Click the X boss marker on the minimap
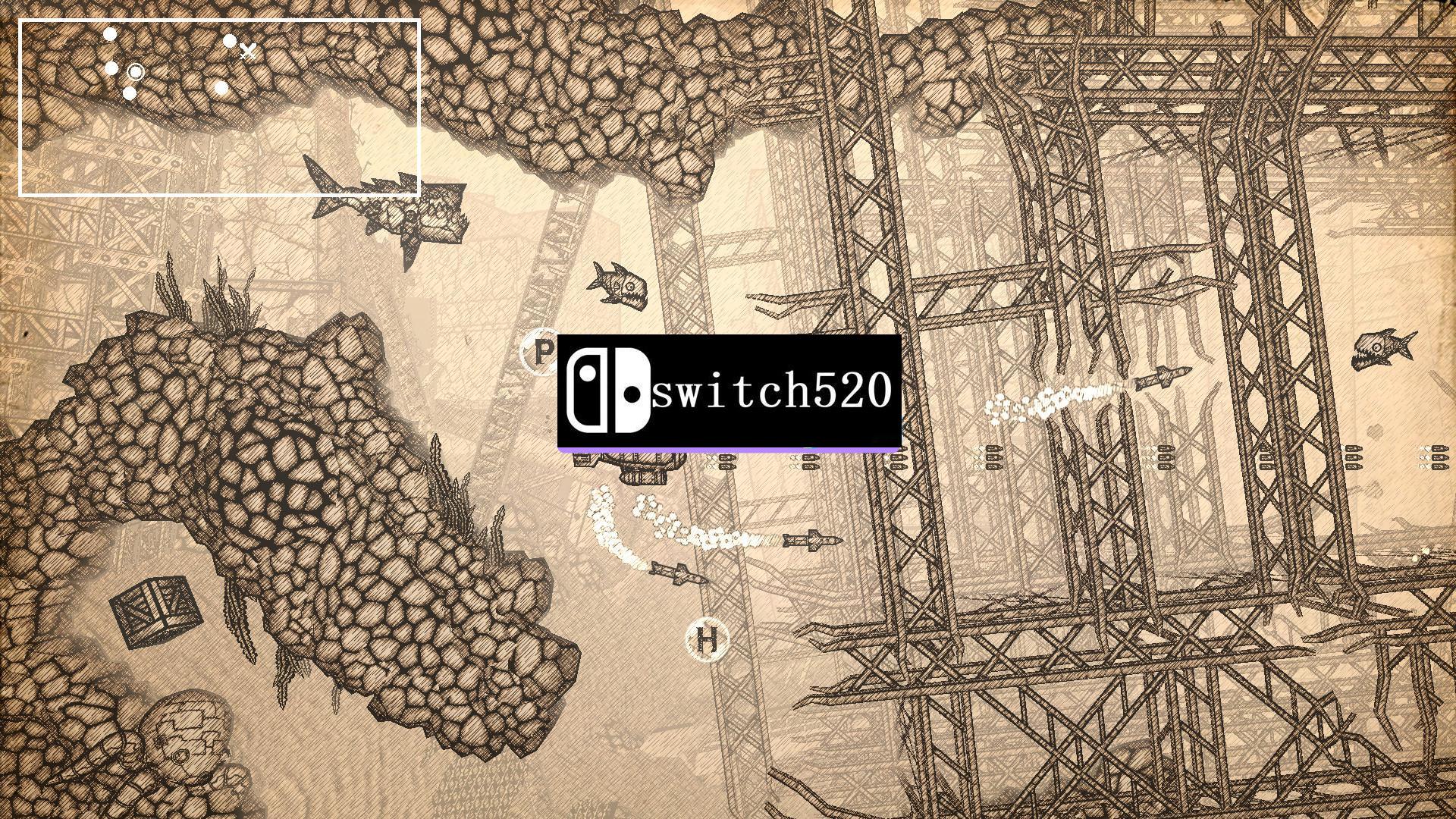Image resolution: width=1456 pixels, height=819 pixels. click(x=247, y=51)
